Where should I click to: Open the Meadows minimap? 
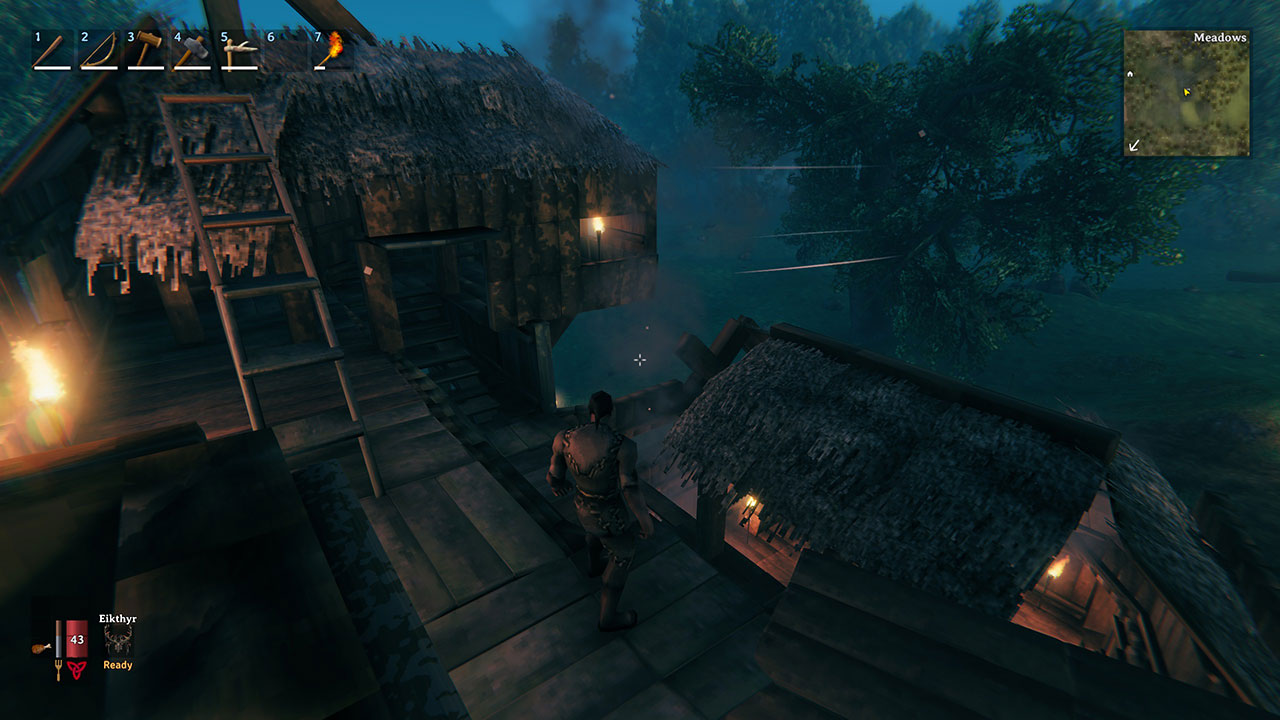[1186, 93]
